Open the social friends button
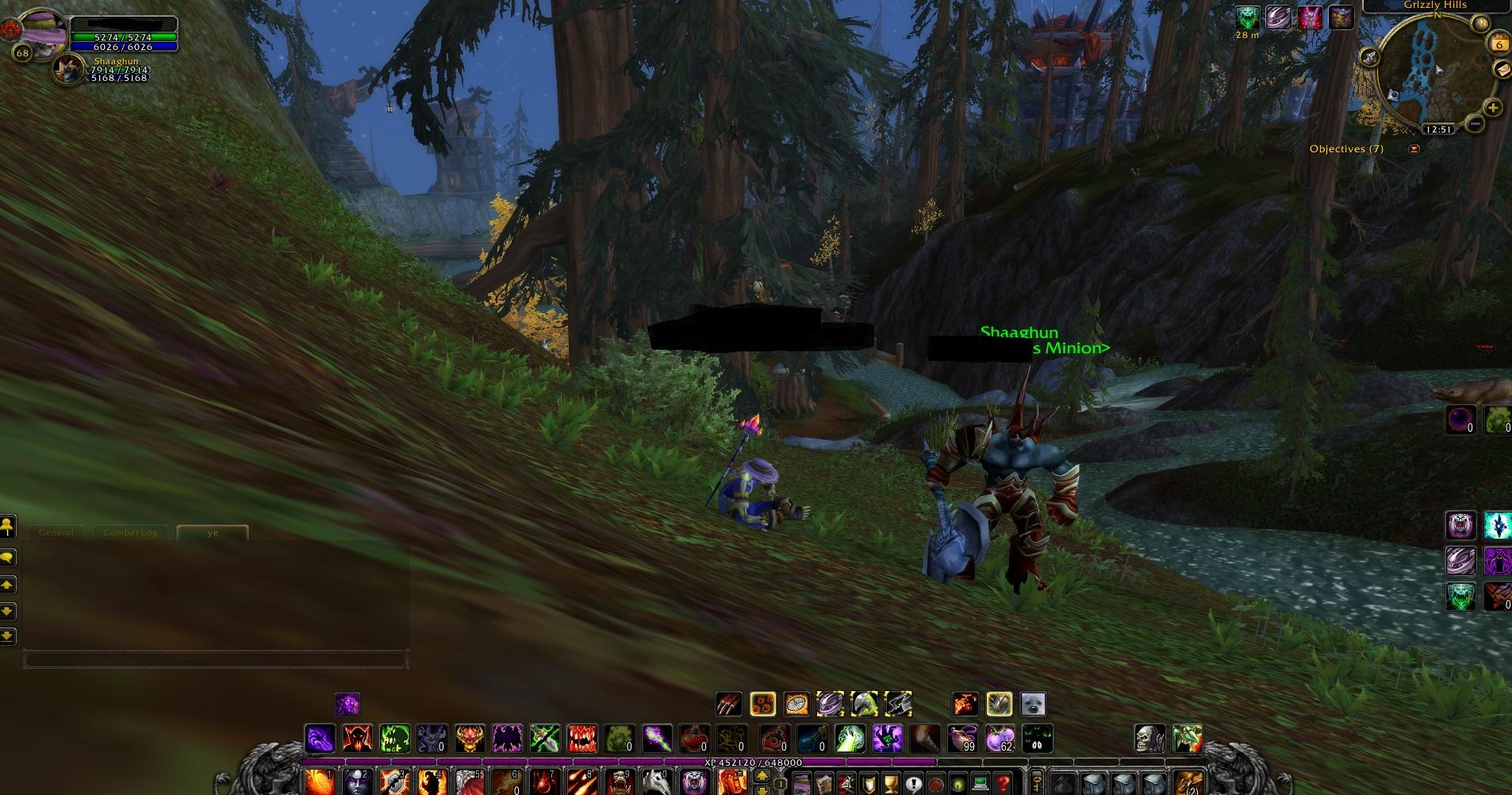The image size is (1512, 795). (8, 525)
